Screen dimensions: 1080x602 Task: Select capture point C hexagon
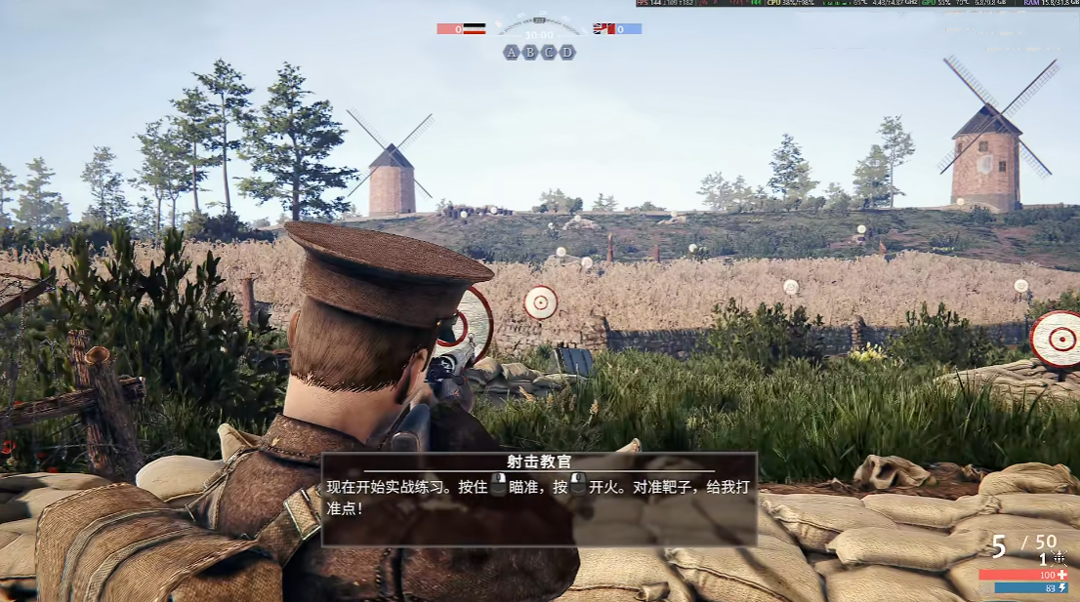click(548, 52)
